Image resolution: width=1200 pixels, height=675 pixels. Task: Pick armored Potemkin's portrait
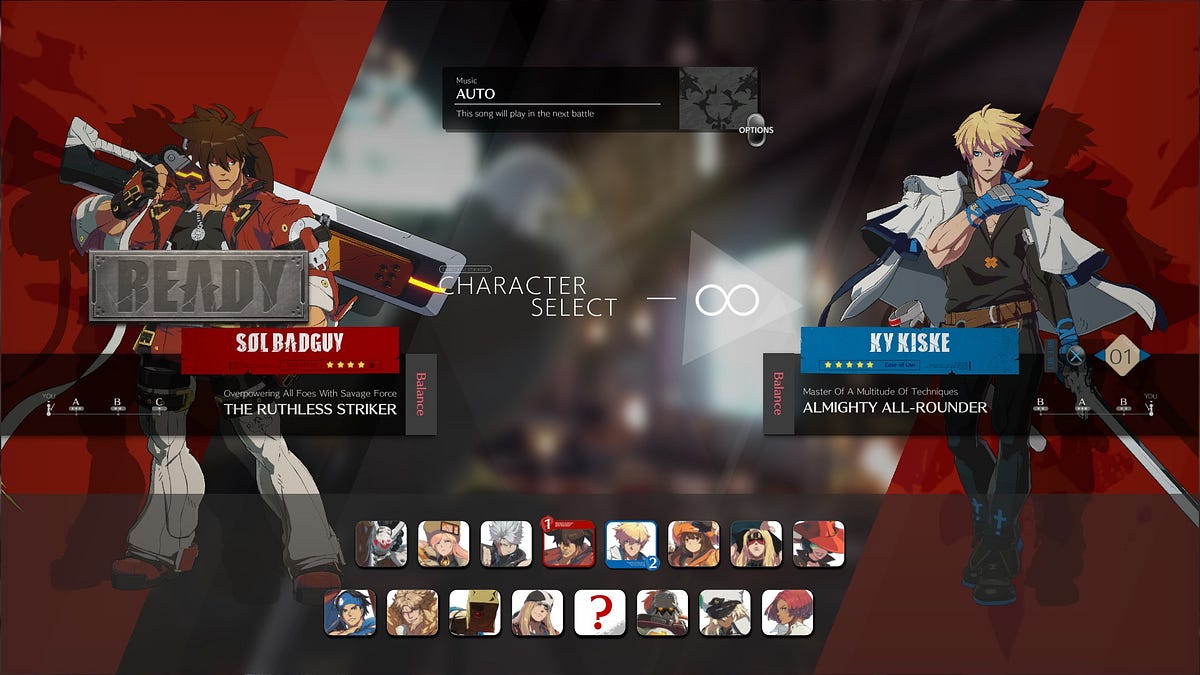662,612
